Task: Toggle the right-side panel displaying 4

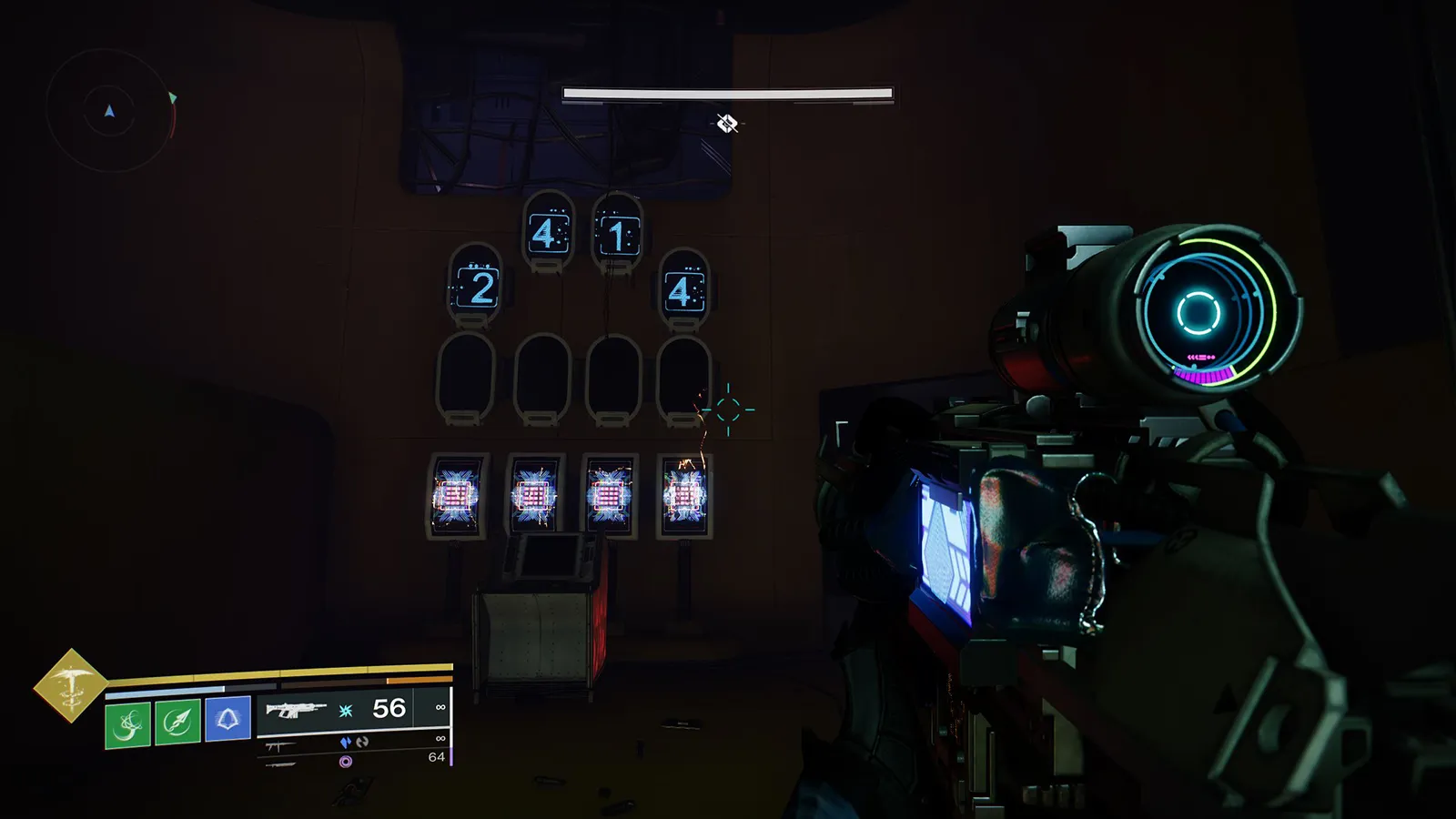Action: 680,293
